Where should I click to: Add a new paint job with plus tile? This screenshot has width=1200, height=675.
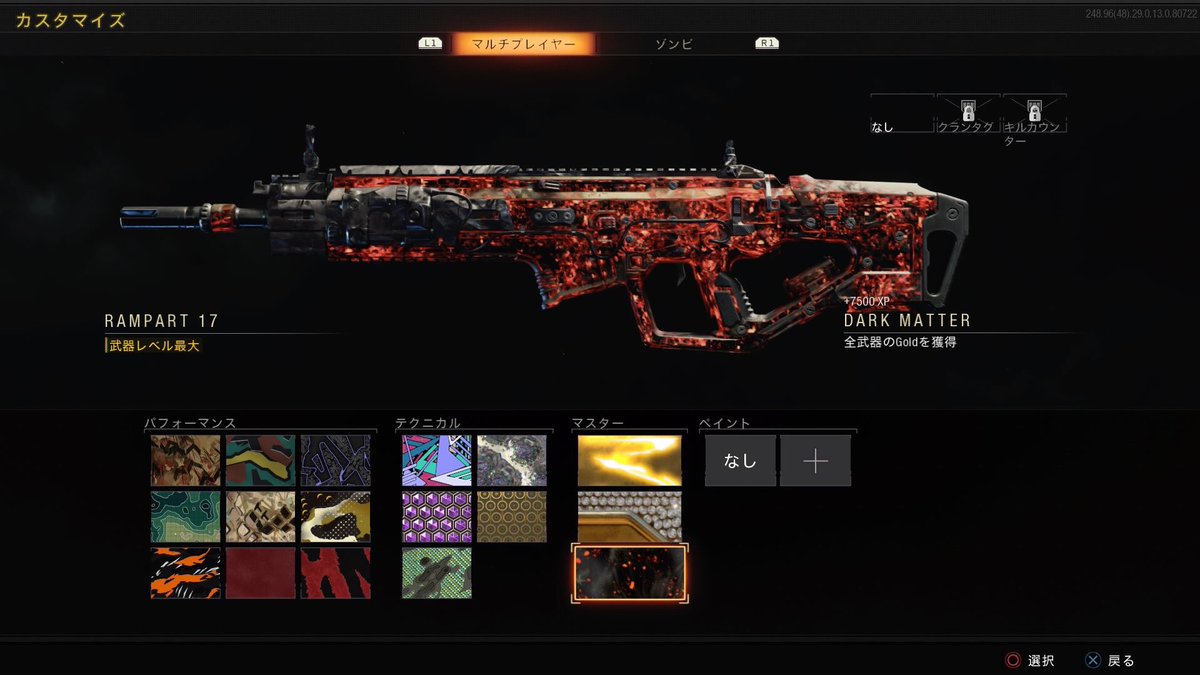(815, 460)
